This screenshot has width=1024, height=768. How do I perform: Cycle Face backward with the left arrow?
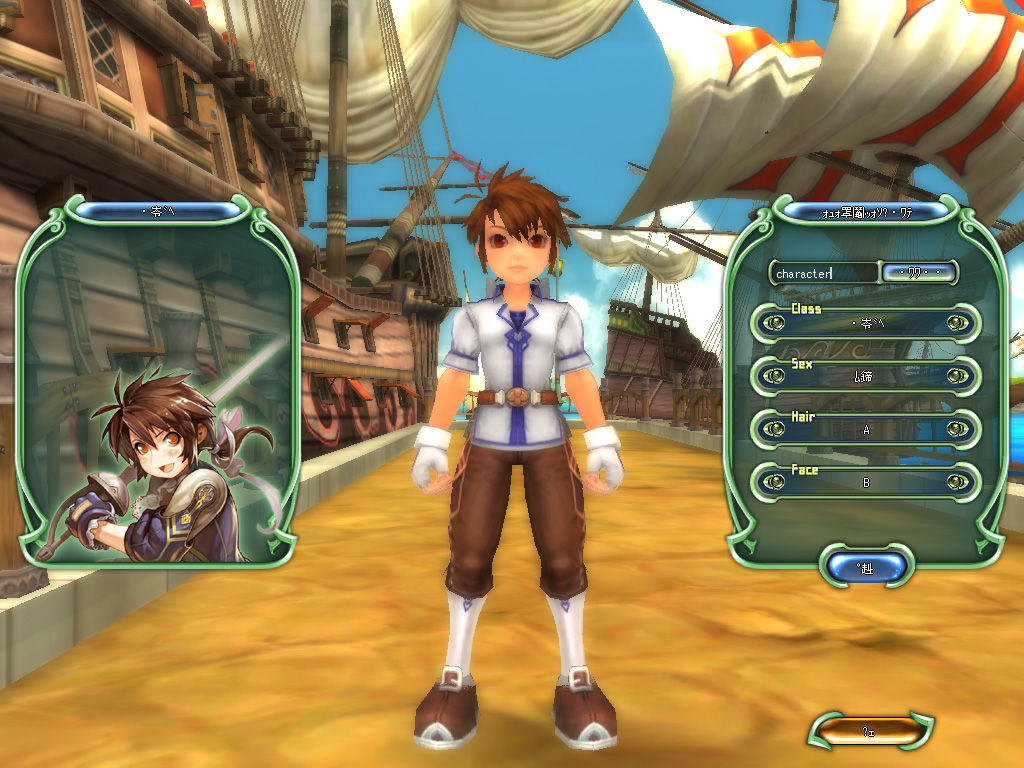click(x=773, y=481)
